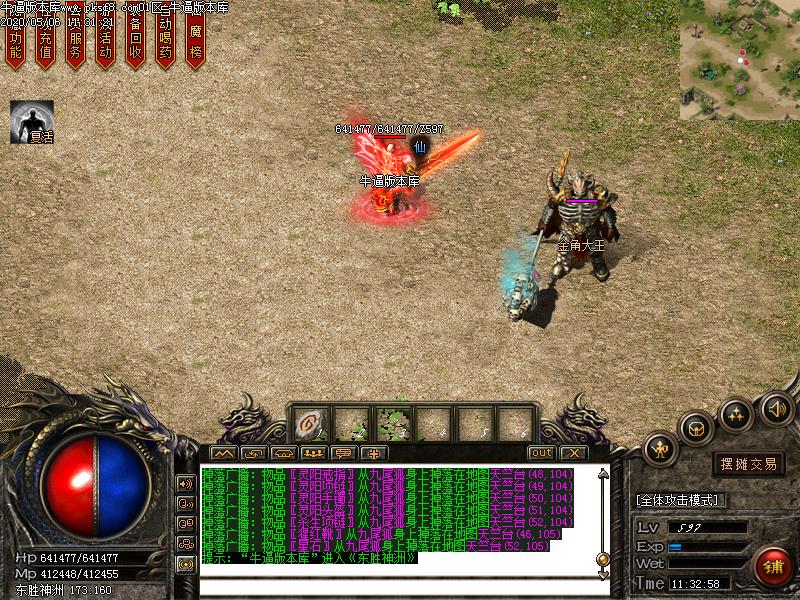Screen dimensions: 800x600
Task: Open the character panel round icon
Action: point(661,449)
